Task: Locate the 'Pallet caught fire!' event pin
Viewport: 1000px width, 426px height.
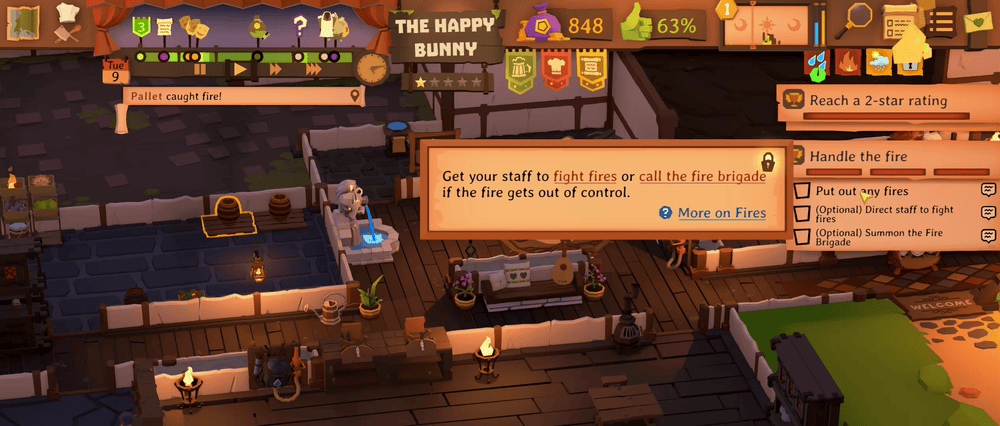Action: click(x=355, y=96)
